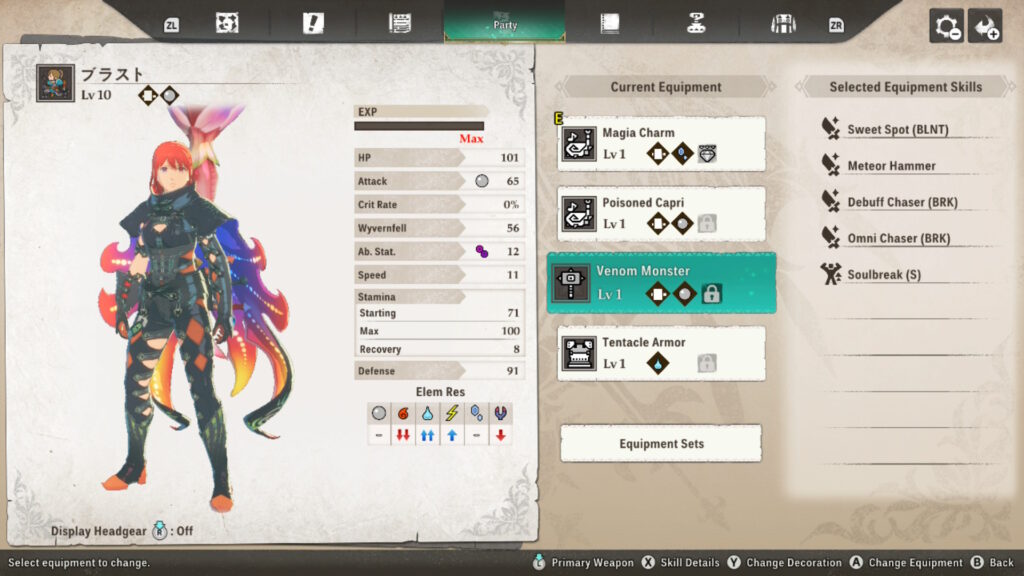Click the gear with minus button
Image resolution: width=1024 pixels, height=576 pixels.
946,26
